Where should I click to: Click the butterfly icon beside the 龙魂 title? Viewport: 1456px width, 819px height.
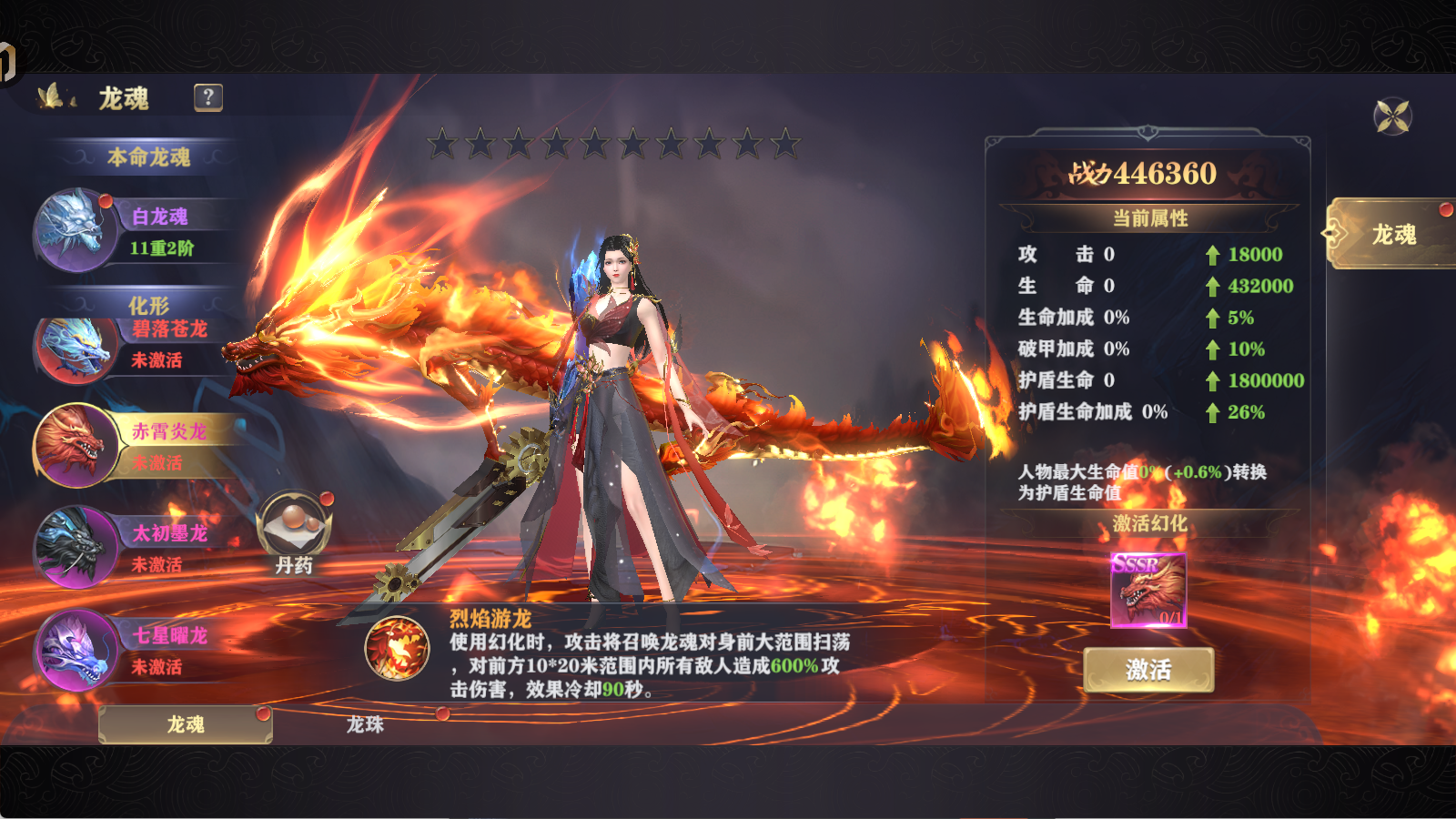point(52,94)
